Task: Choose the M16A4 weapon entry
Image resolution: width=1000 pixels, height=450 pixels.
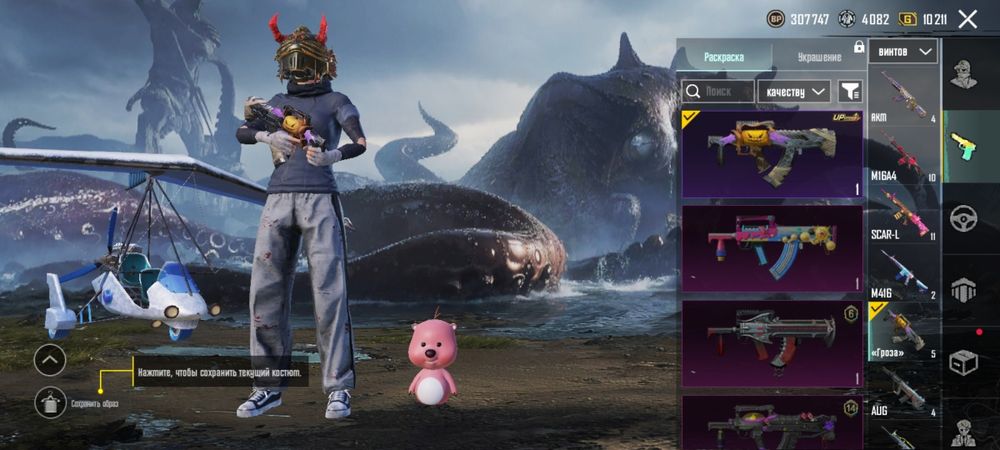Action: [904, 155]
